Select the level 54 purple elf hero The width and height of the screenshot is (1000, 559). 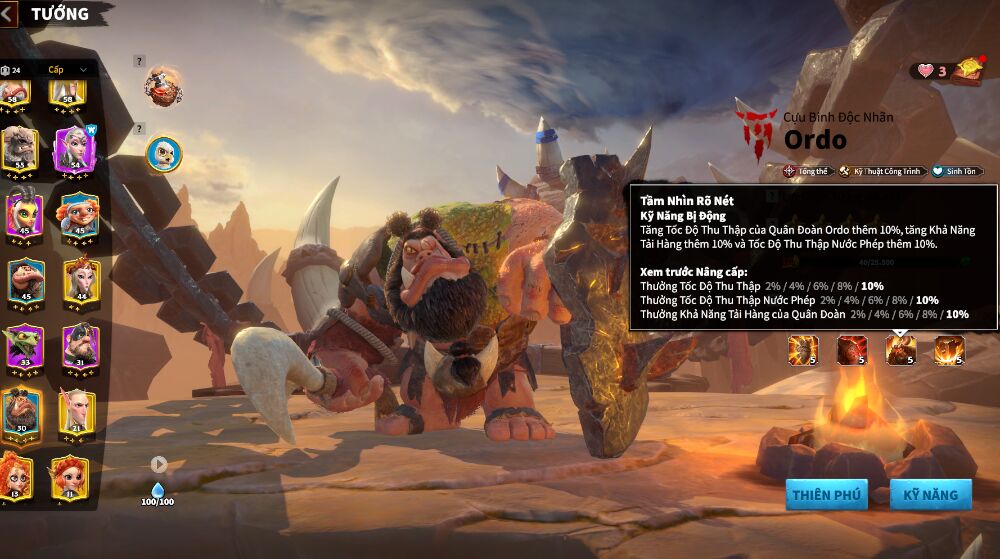(75, 150)
